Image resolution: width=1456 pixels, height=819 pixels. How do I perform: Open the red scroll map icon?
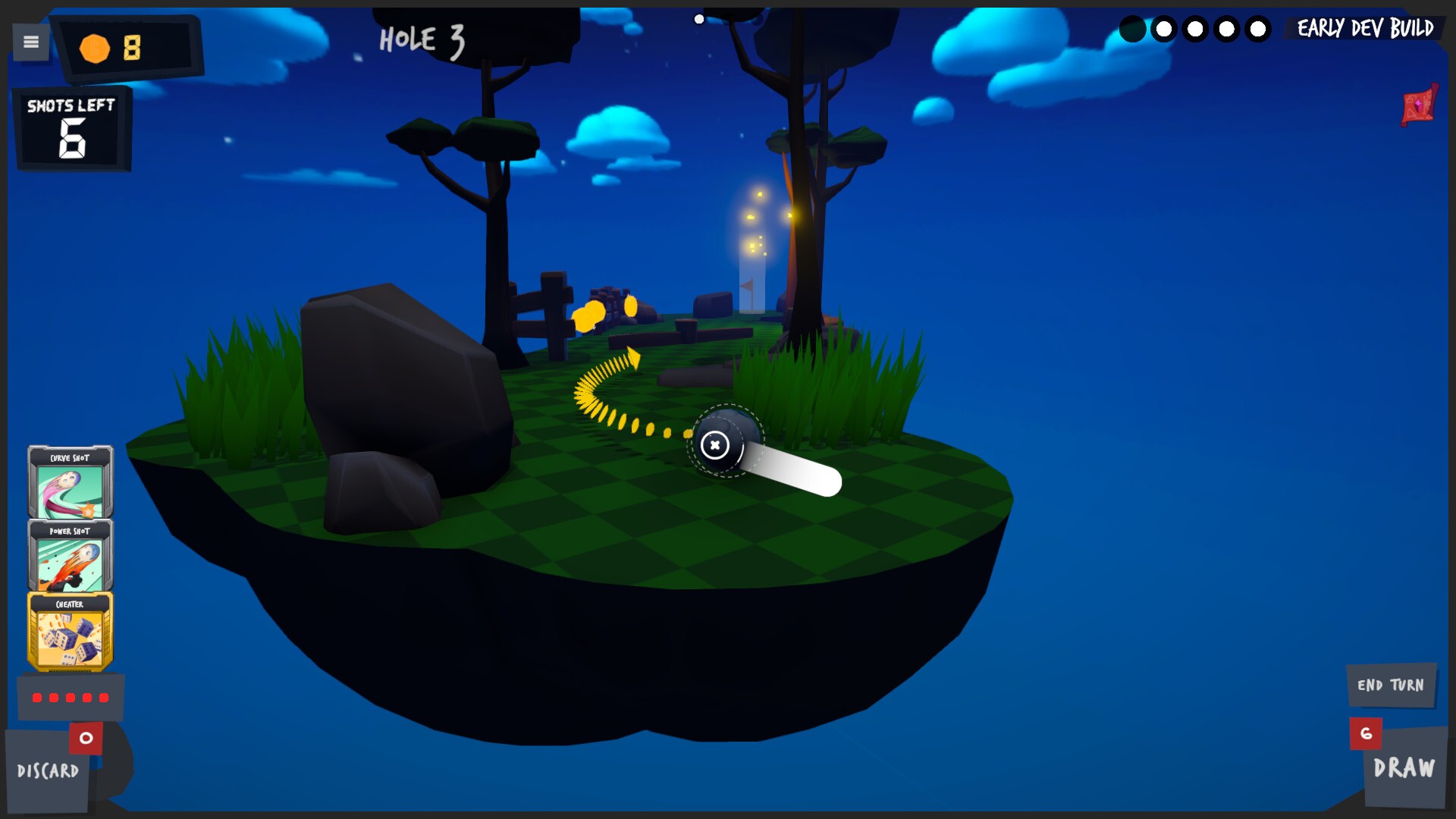1417,106
